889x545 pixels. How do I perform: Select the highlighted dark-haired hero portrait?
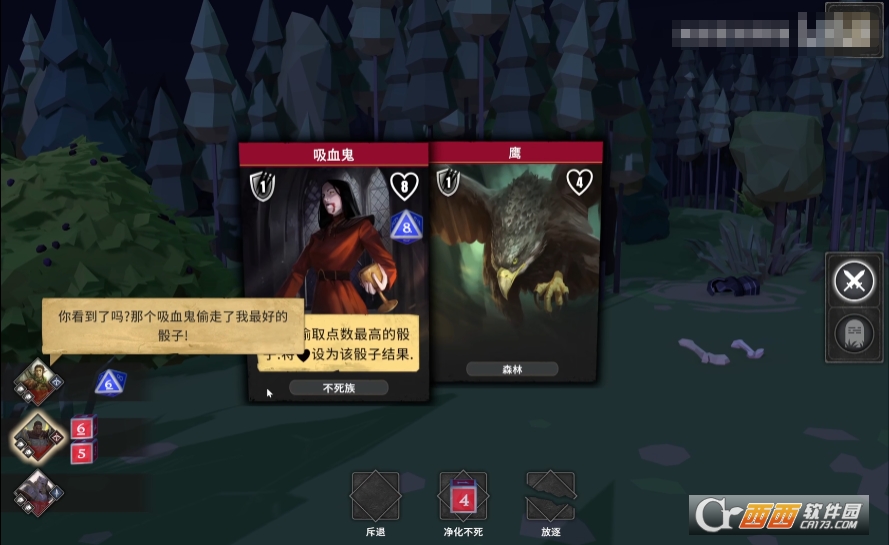point(39,437)
